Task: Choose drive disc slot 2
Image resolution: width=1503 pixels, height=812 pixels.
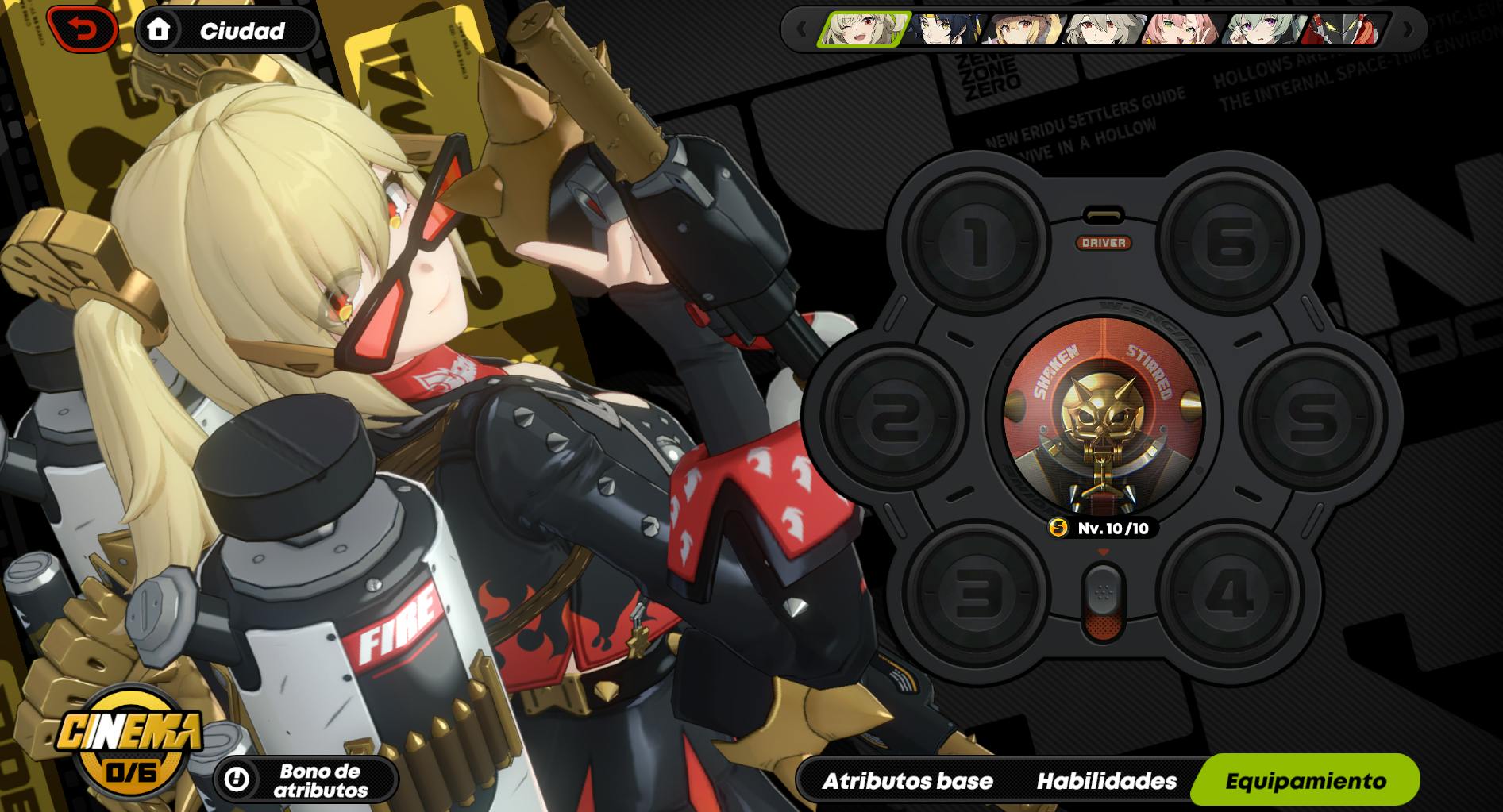Action: [x=893, y=417]
